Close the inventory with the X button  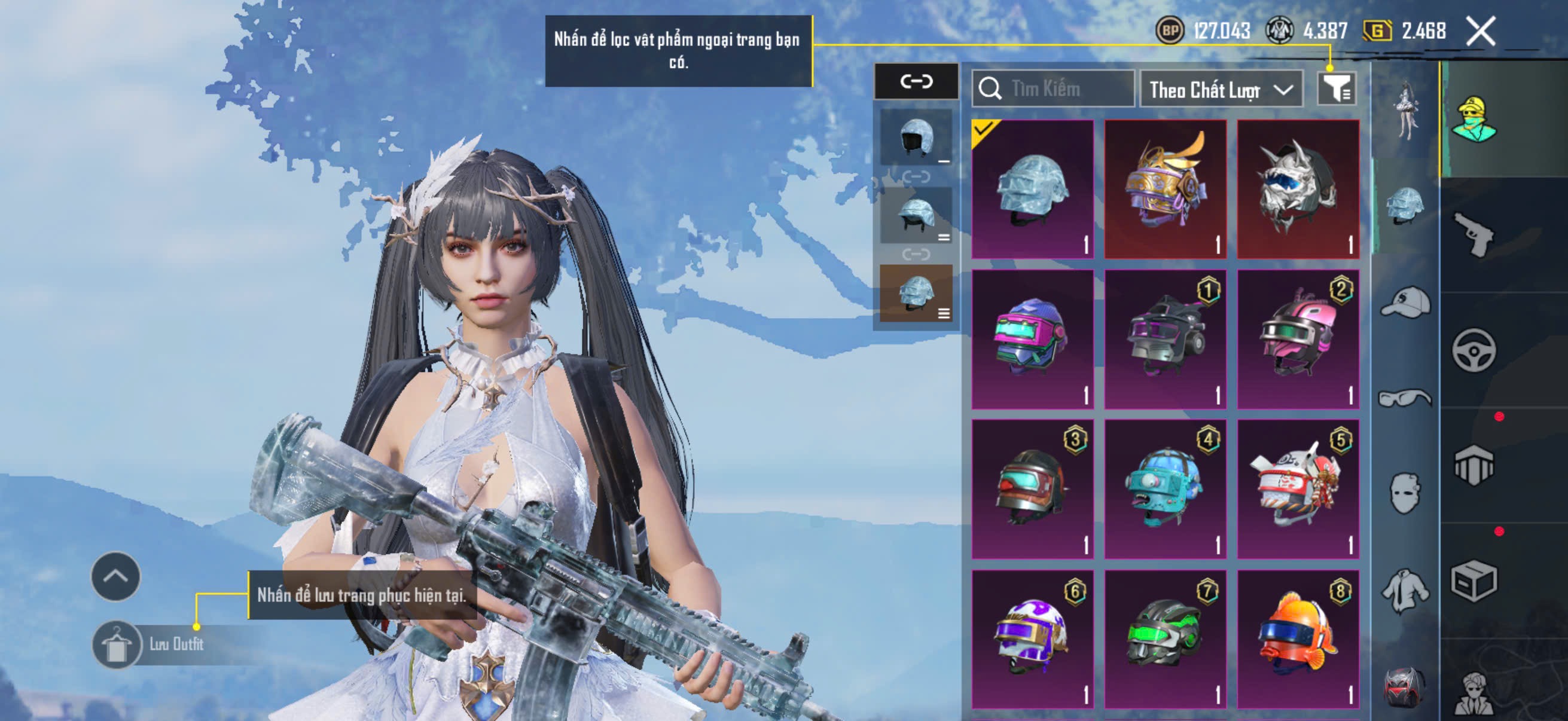1480,31
